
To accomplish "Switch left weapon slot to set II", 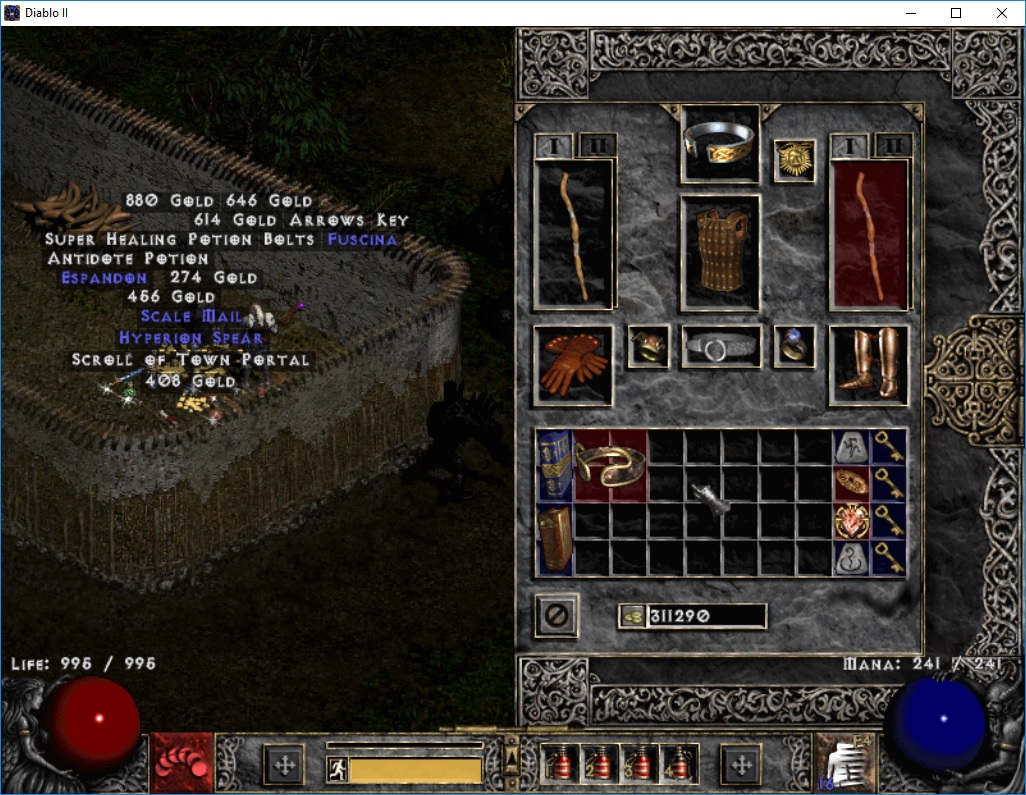I will [598, 146].
